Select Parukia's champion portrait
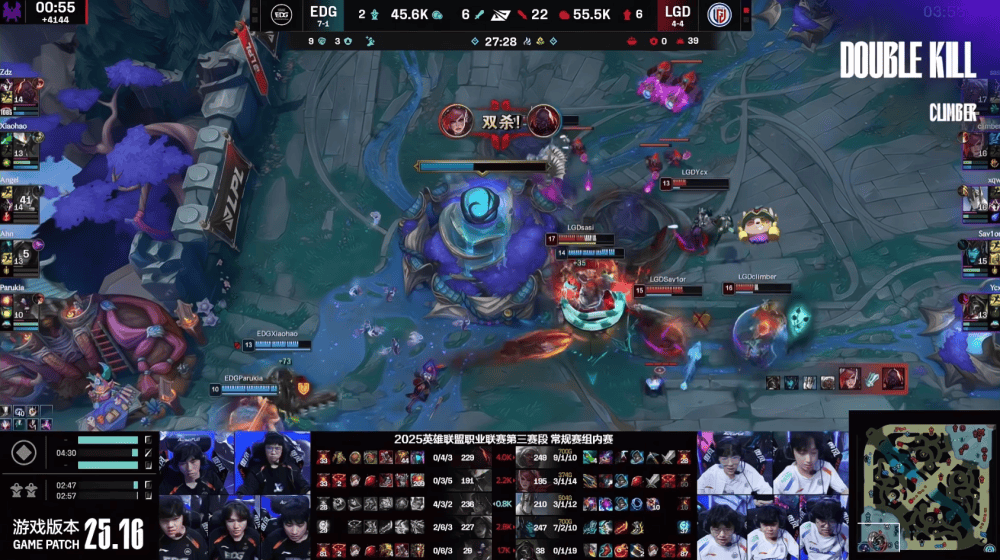Image resolution: width=1000 pixels, height=560 pixels. click(11, 309)
